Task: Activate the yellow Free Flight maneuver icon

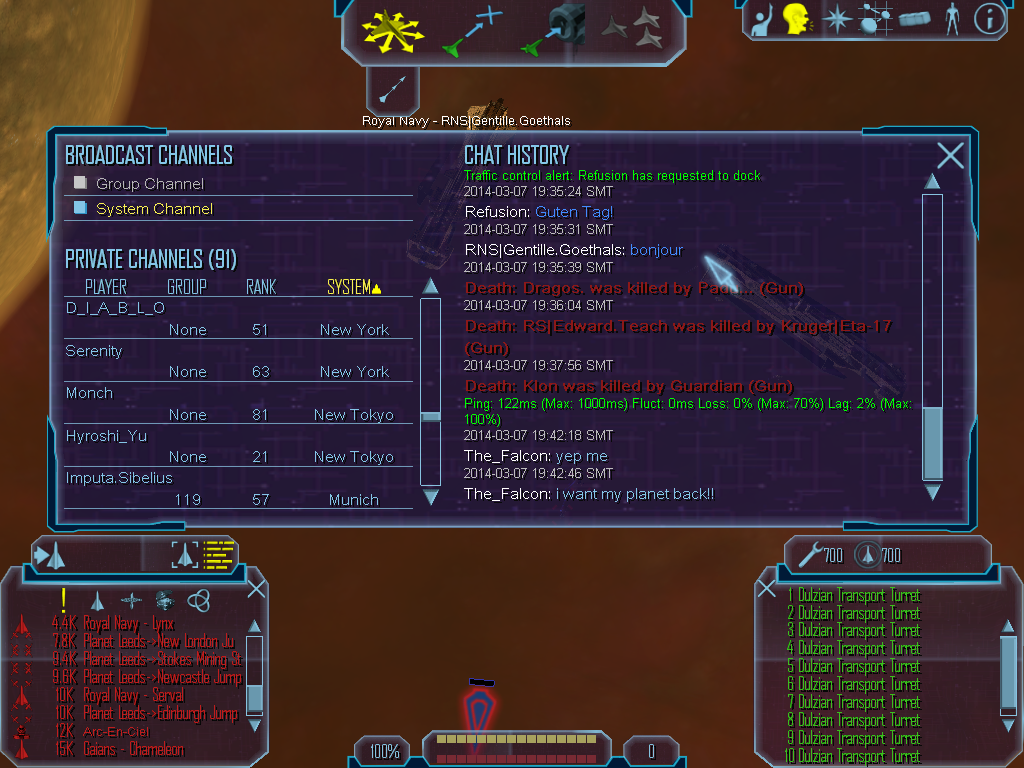Action: pyautogui.click(x=391, y=30)
